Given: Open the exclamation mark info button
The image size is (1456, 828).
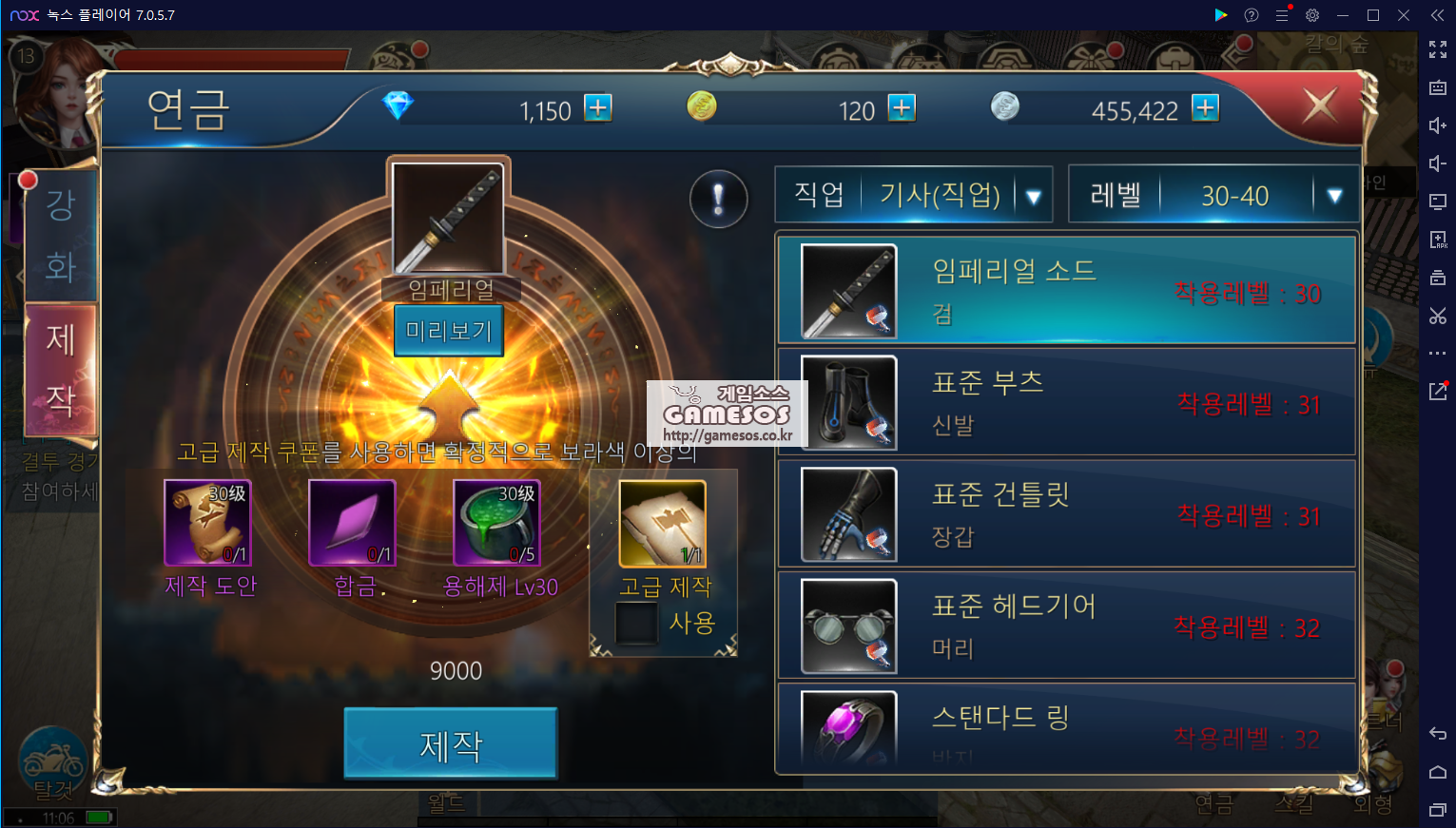Looking at the screenshot, I should pos(718,199).
